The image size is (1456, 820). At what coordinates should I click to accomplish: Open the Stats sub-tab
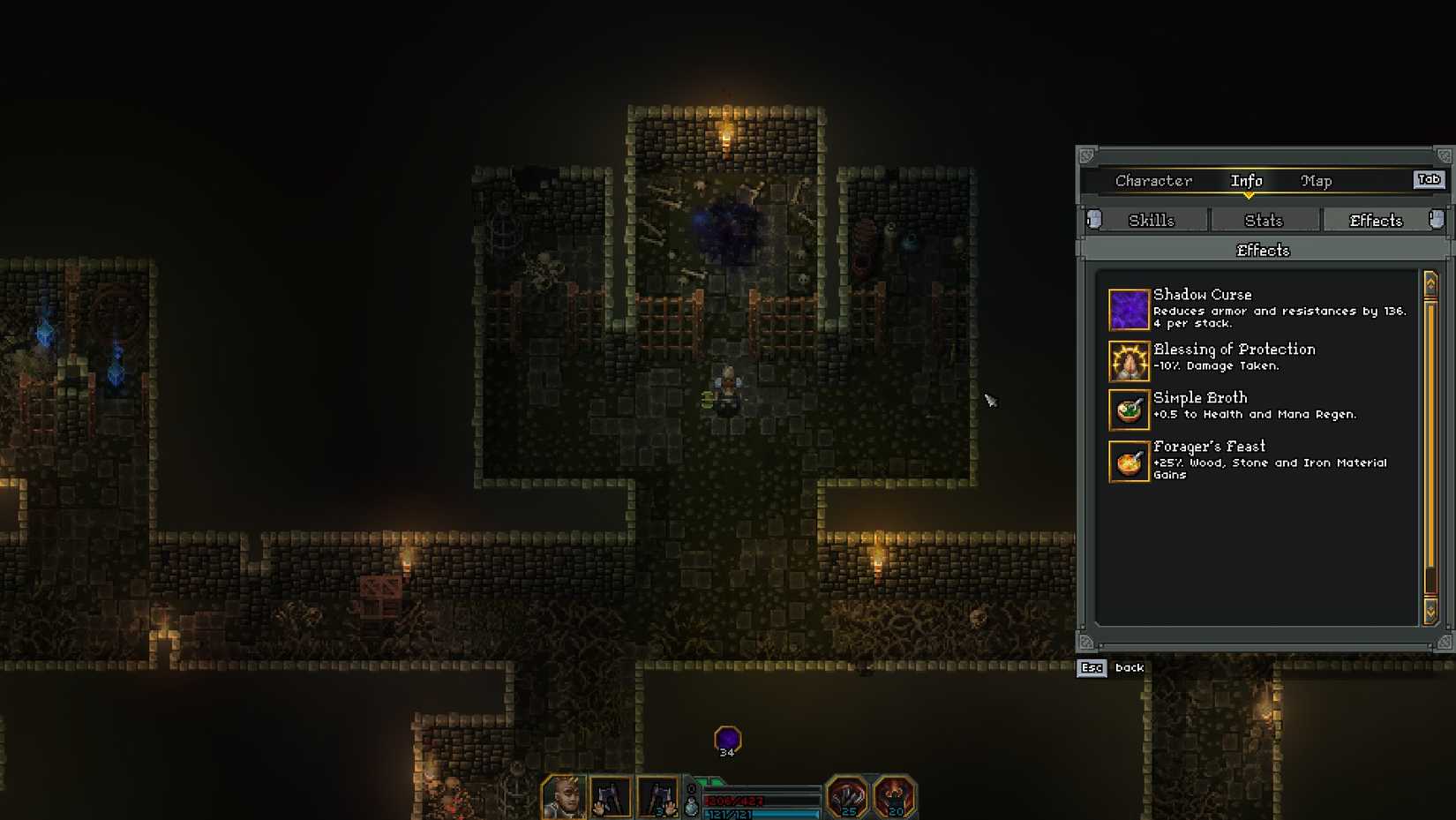pyautogui.click(x=1265, y=220)
